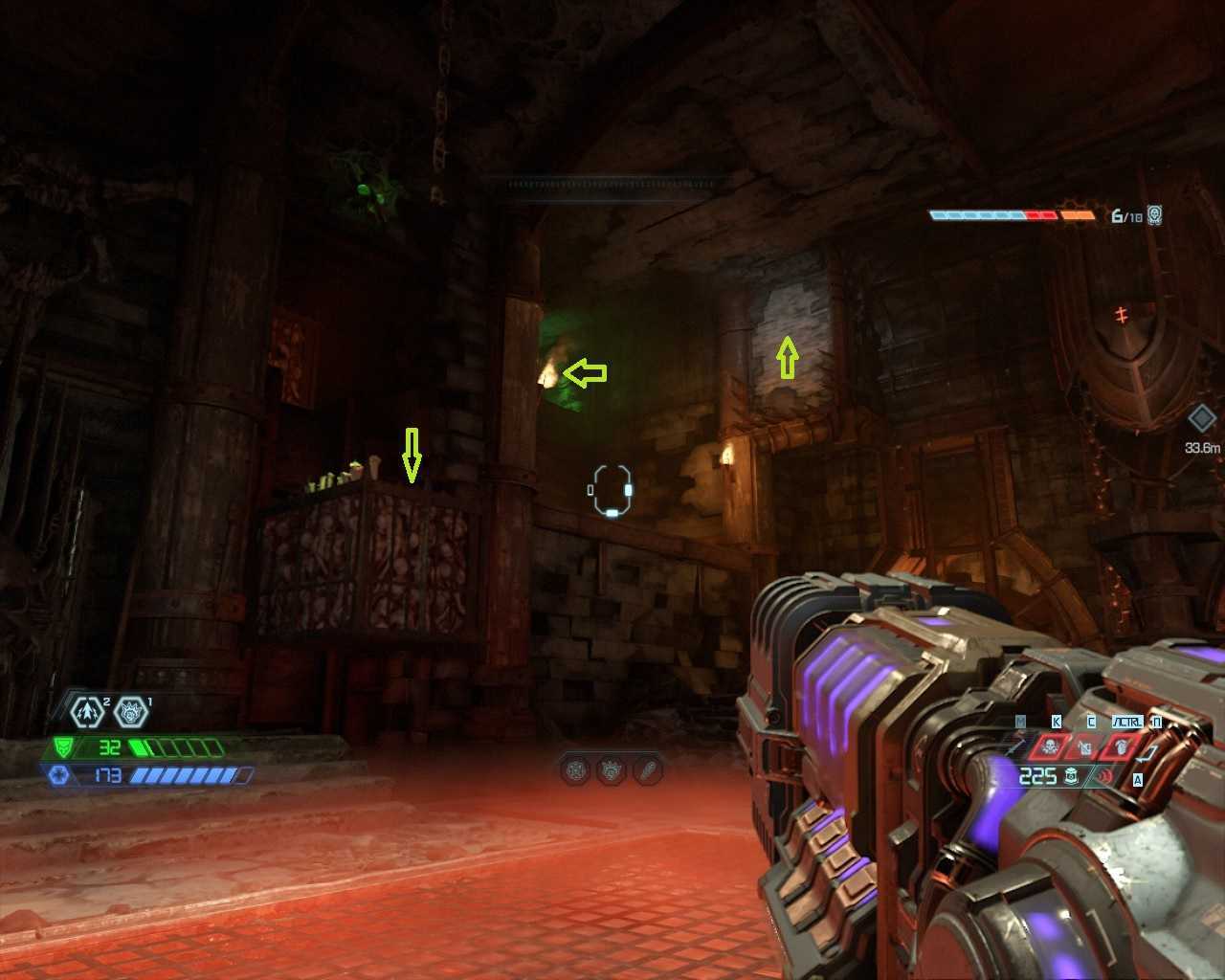Select the flaming skull hexagon icon

[131, 711]
